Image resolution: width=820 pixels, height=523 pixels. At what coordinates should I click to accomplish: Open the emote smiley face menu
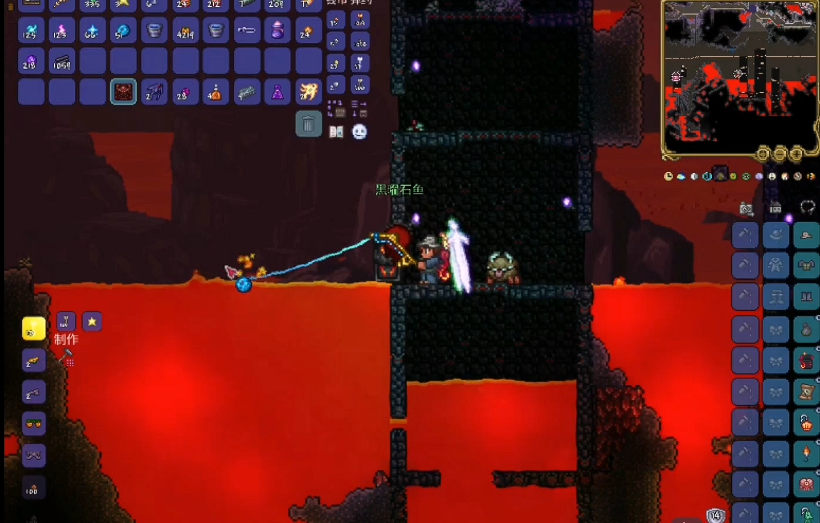click(x=359, y=132)
